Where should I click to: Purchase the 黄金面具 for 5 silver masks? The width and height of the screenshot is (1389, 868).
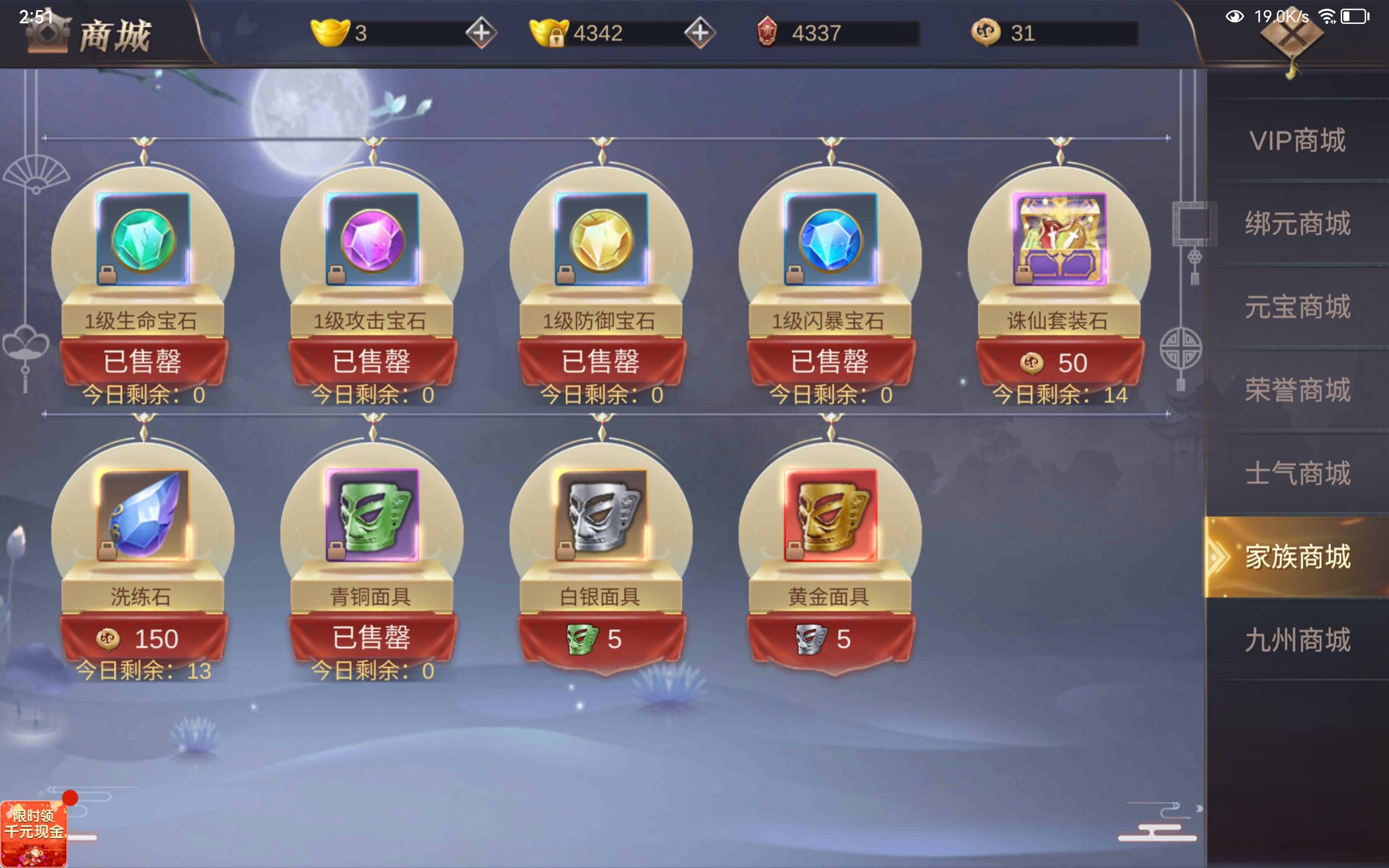(830, 639)
